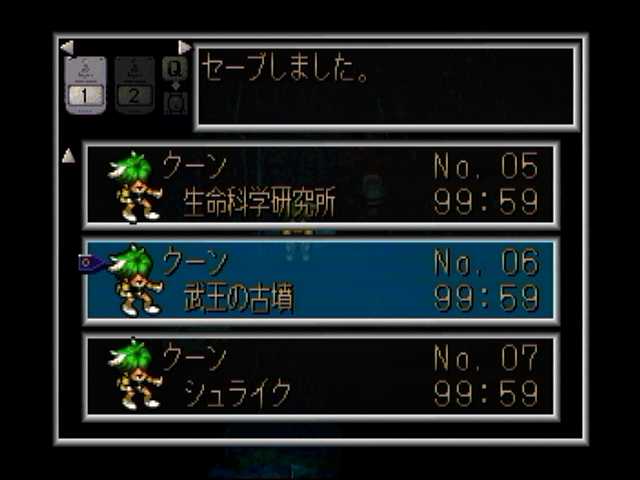Select the Q icon beside the memory cards
Screen dimensions: 640x480
coord(174,68)
